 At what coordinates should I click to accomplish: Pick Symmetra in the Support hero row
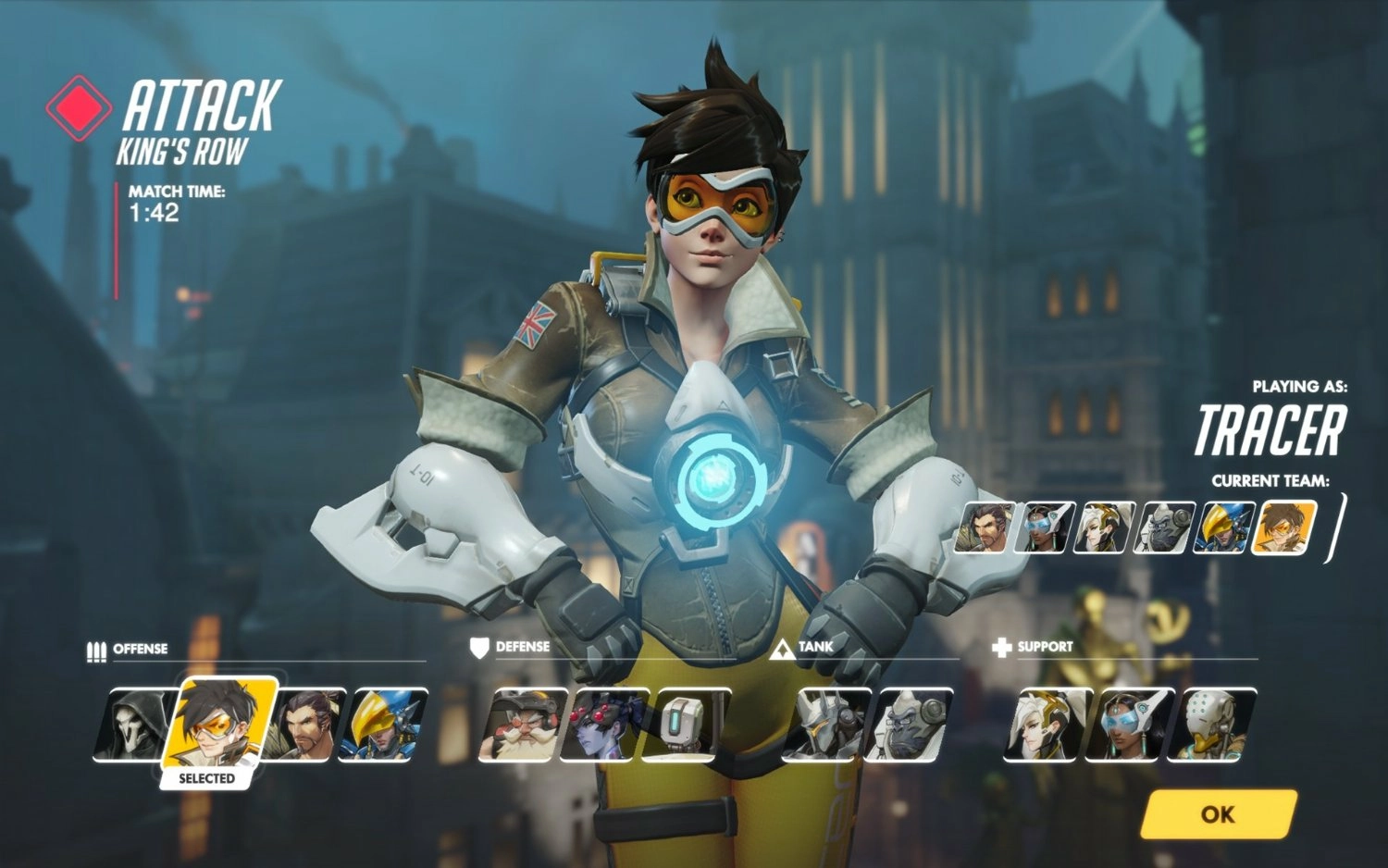1129,725
